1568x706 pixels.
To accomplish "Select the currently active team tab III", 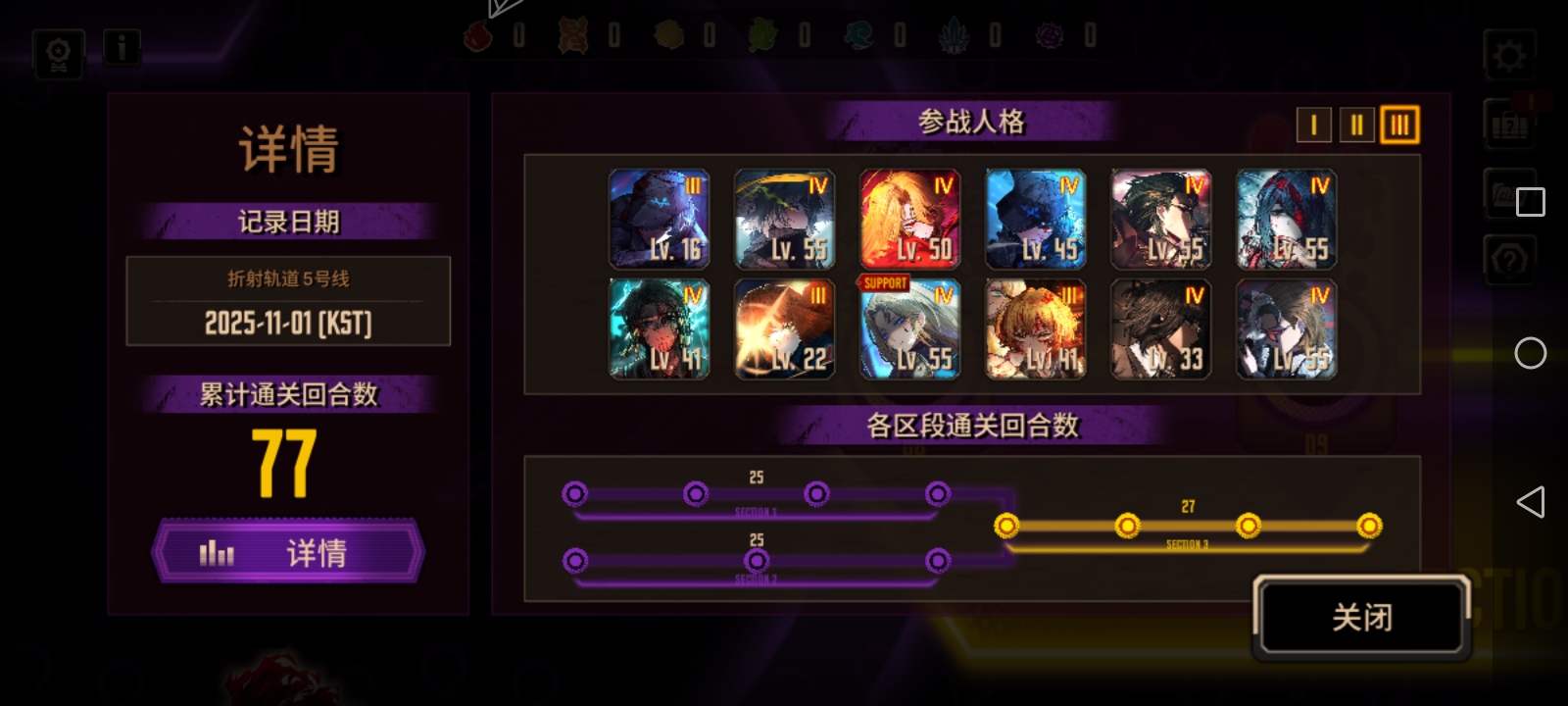I will tap(1399, 125).
